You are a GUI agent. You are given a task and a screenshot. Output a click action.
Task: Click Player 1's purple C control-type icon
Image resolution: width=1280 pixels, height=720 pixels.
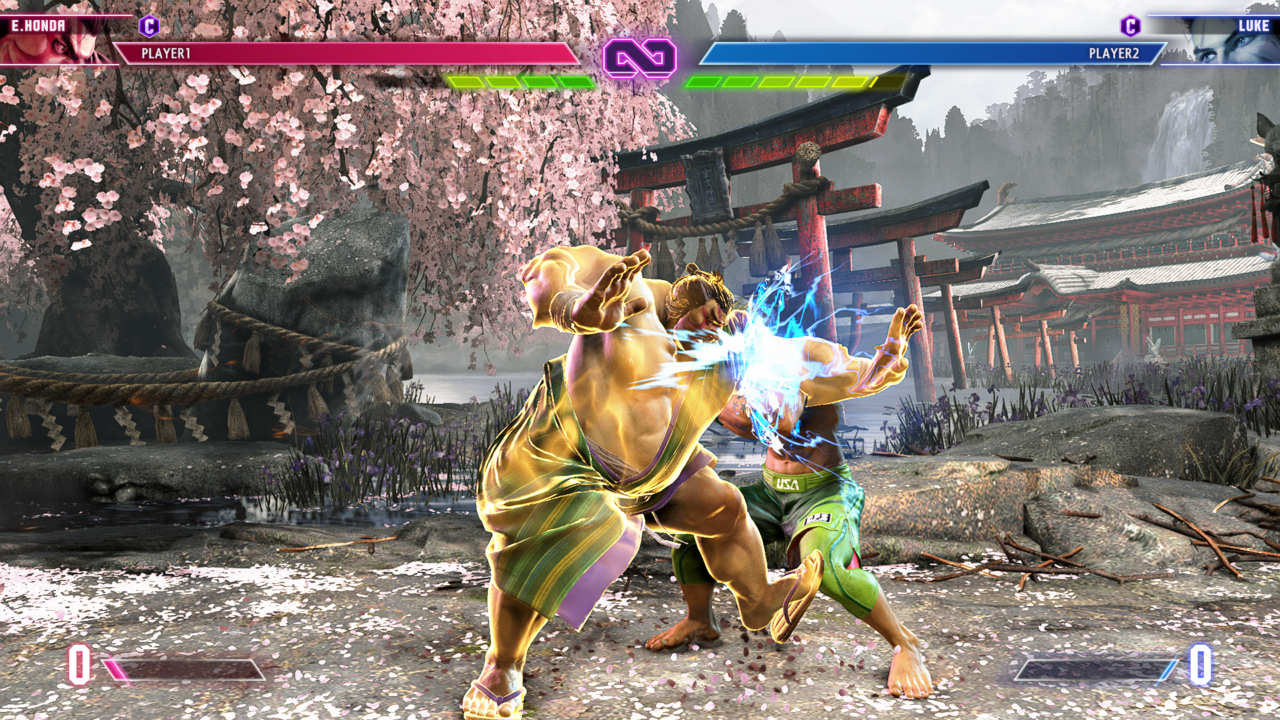click(x=149, y=26)
